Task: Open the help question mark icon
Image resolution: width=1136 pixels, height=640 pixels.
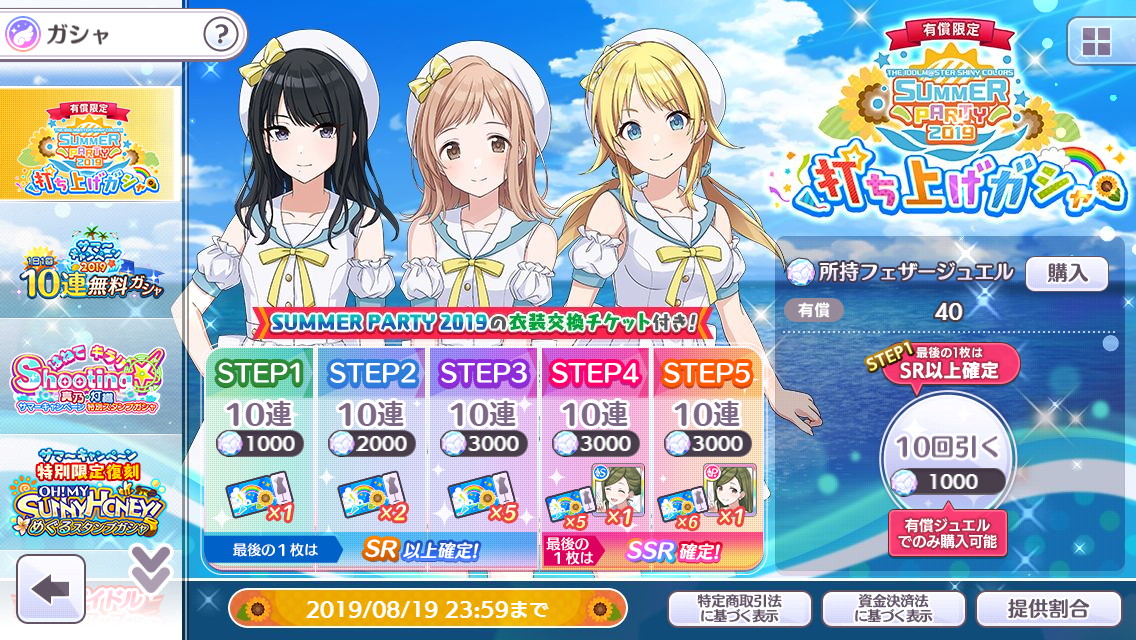Action: (221, 35)
